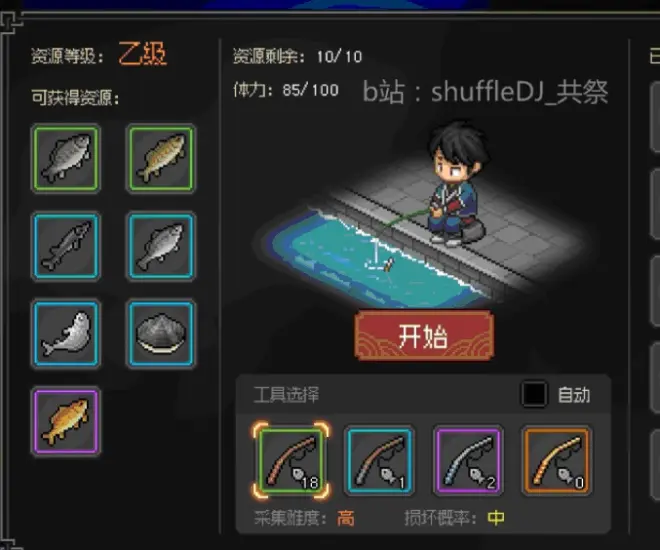Screen dimensions: 660x550
Task: Select the green fishing rod with 18 left
Action: tap(292, 460)
